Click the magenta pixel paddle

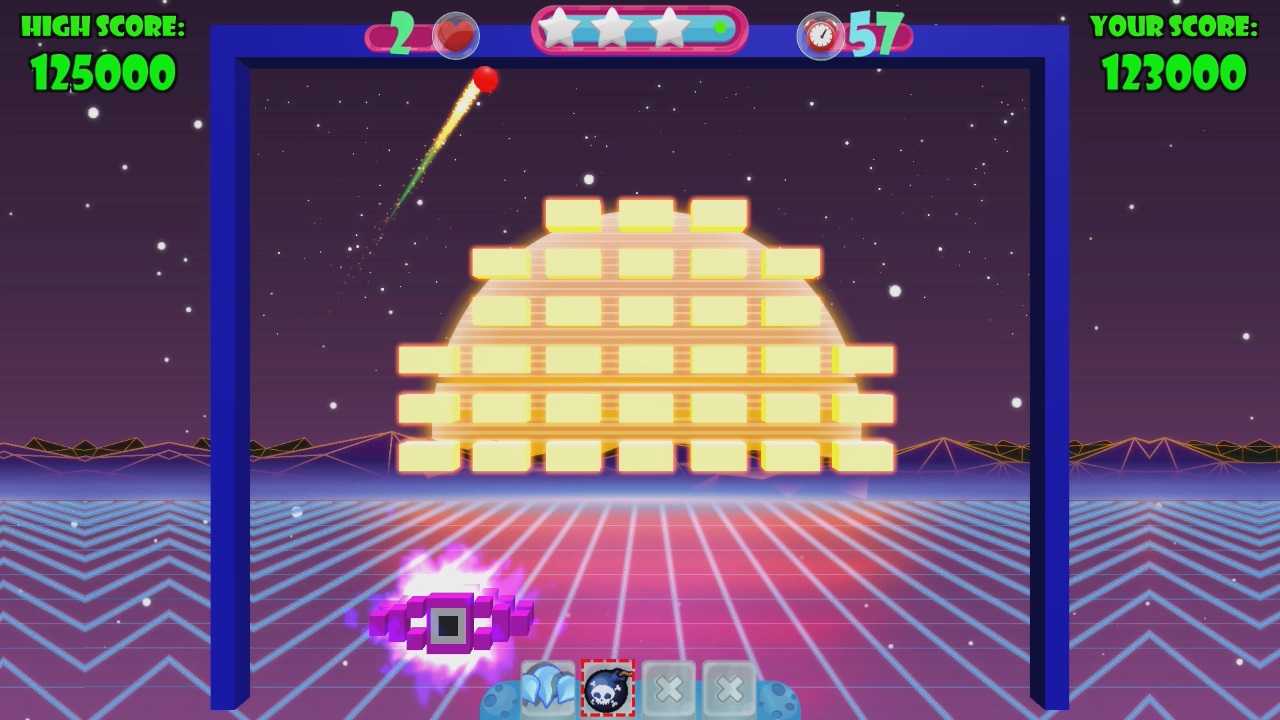[455, 620]
